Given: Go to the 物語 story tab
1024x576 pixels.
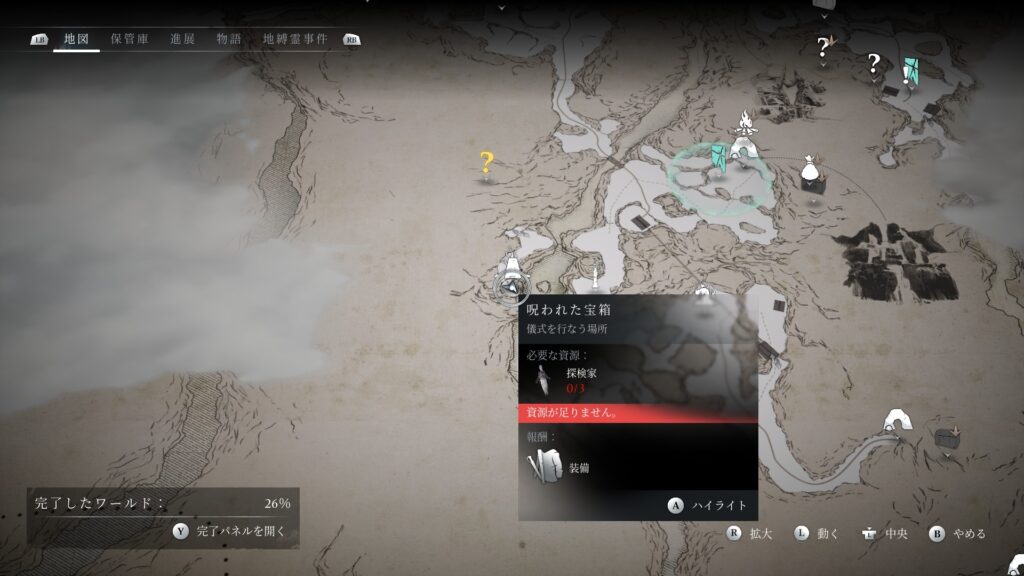Looking at the screenshot, I should [x=229, y=39].
